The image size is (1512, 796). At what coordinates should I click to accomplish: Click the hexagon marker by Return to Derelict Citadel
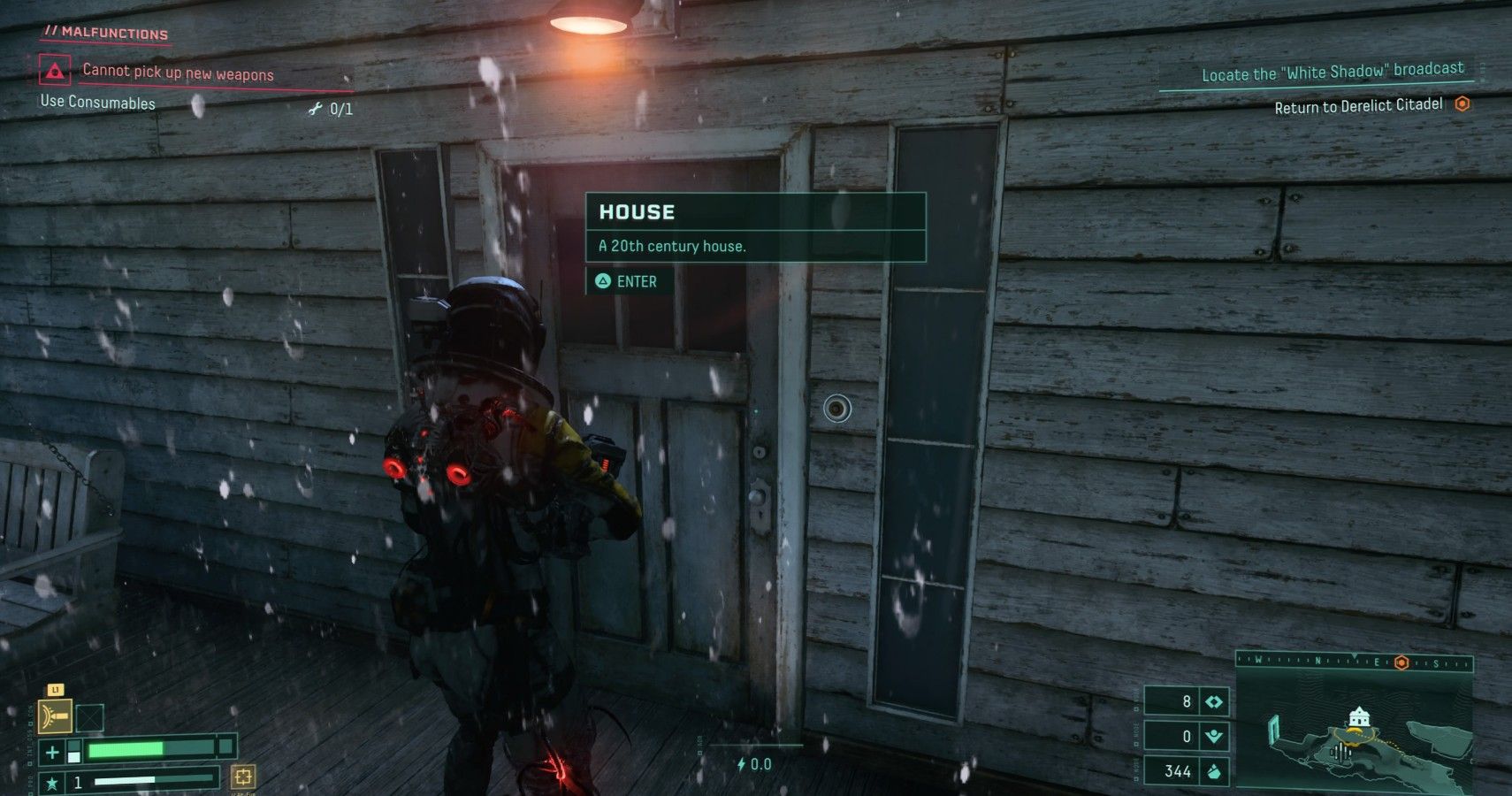click(x=1463, y=103)
